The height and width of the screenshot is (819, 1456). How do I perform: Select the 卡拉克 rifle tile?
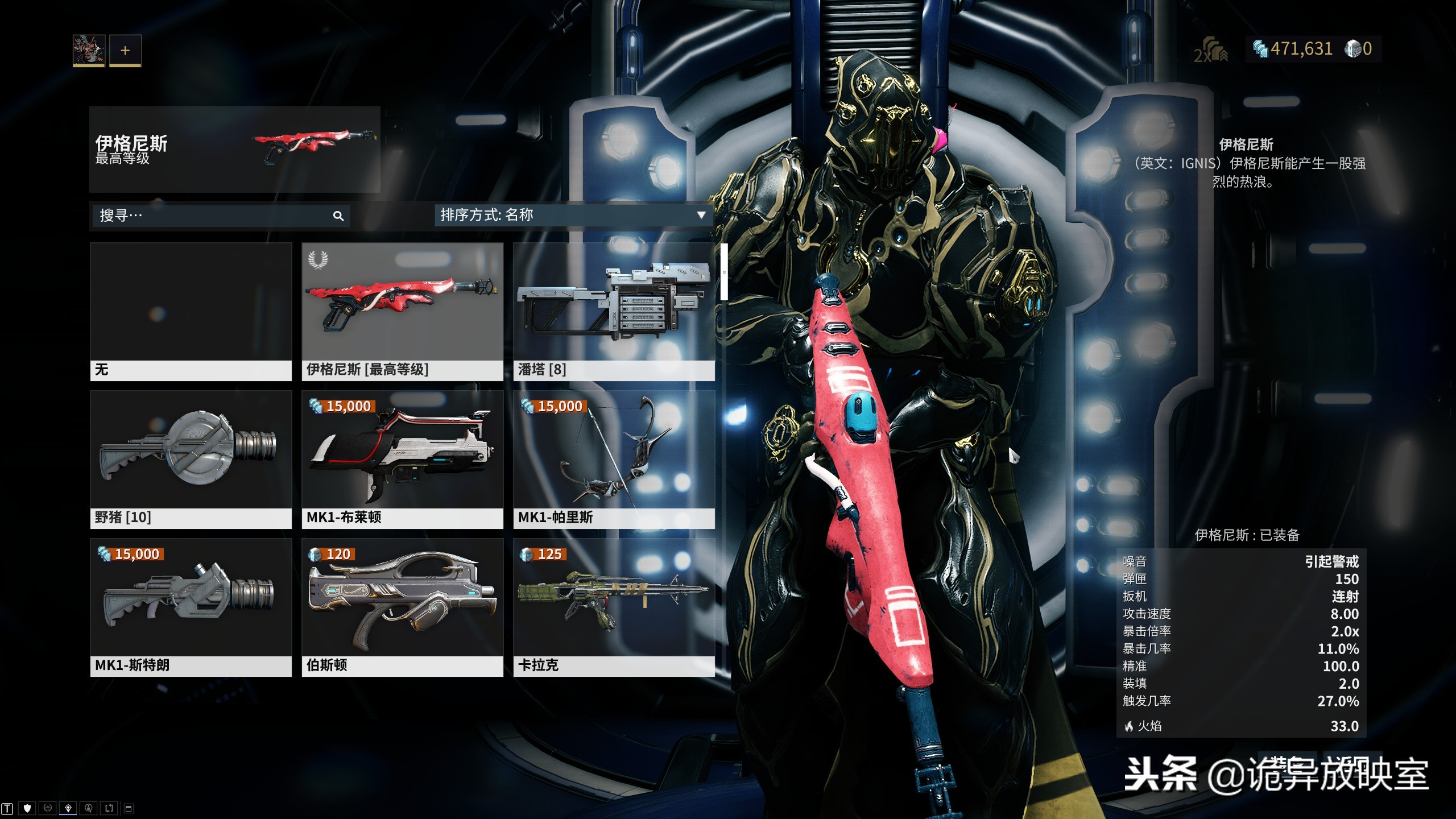coord(614,607)
